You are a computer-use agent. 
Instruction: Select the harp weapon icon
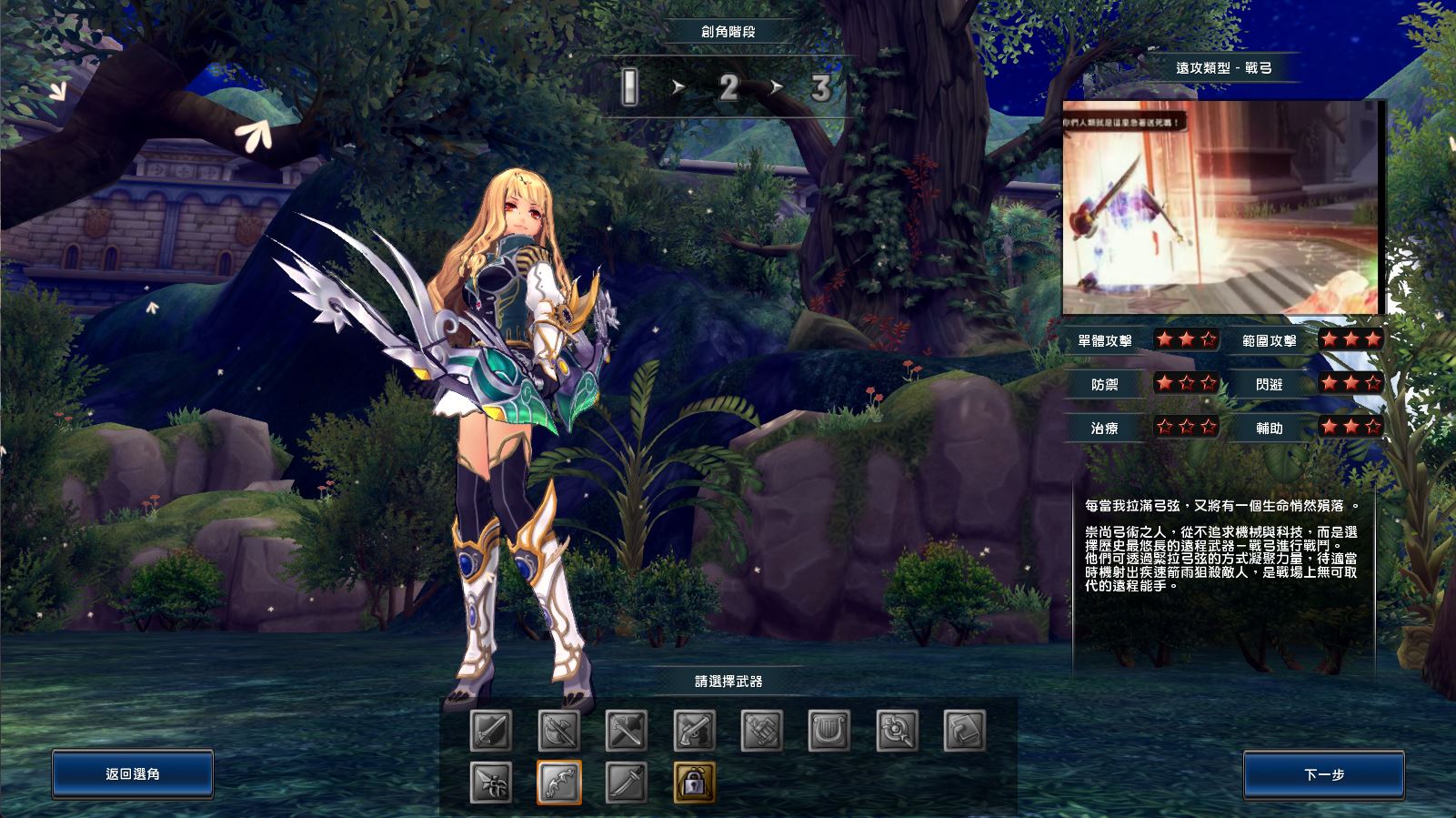[828, 731]
